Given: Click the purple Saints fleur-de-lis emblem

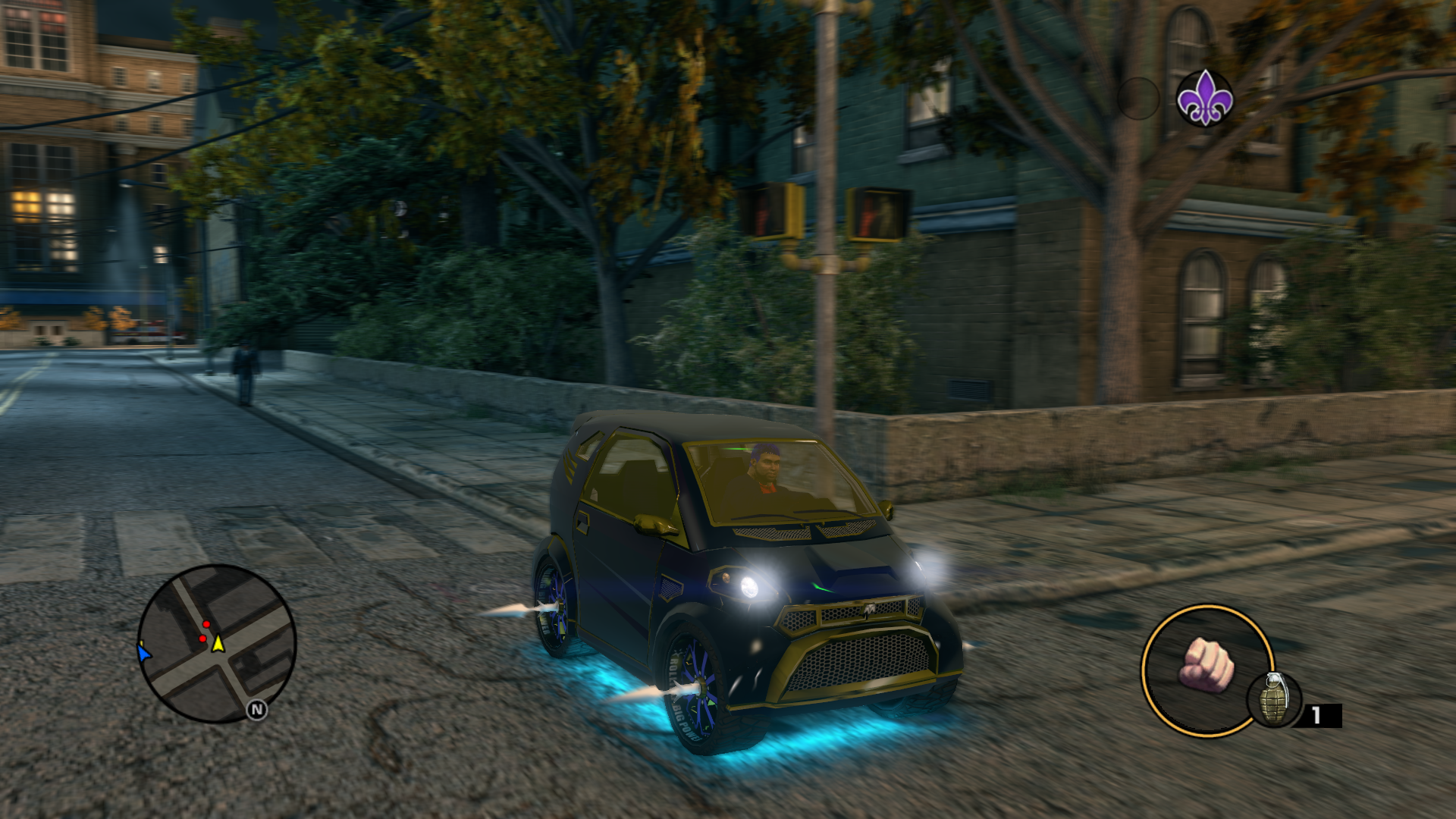Looking at the screenshot, I should pyautogui.click(x=1204, y=99).
